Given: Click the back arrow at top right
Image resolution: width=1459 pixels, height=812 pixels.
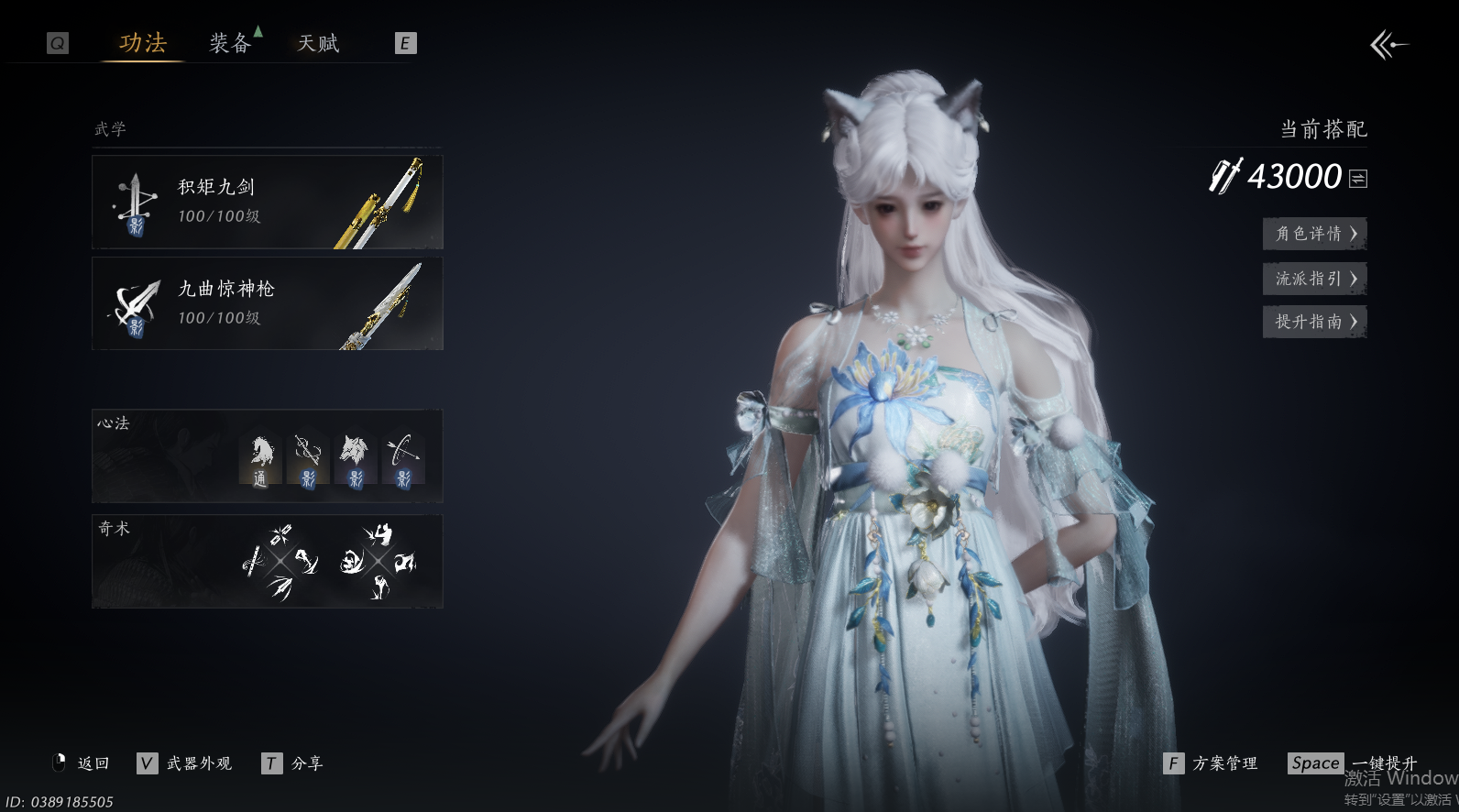Looking at the screenshot, I should [x=1388, y=44].
